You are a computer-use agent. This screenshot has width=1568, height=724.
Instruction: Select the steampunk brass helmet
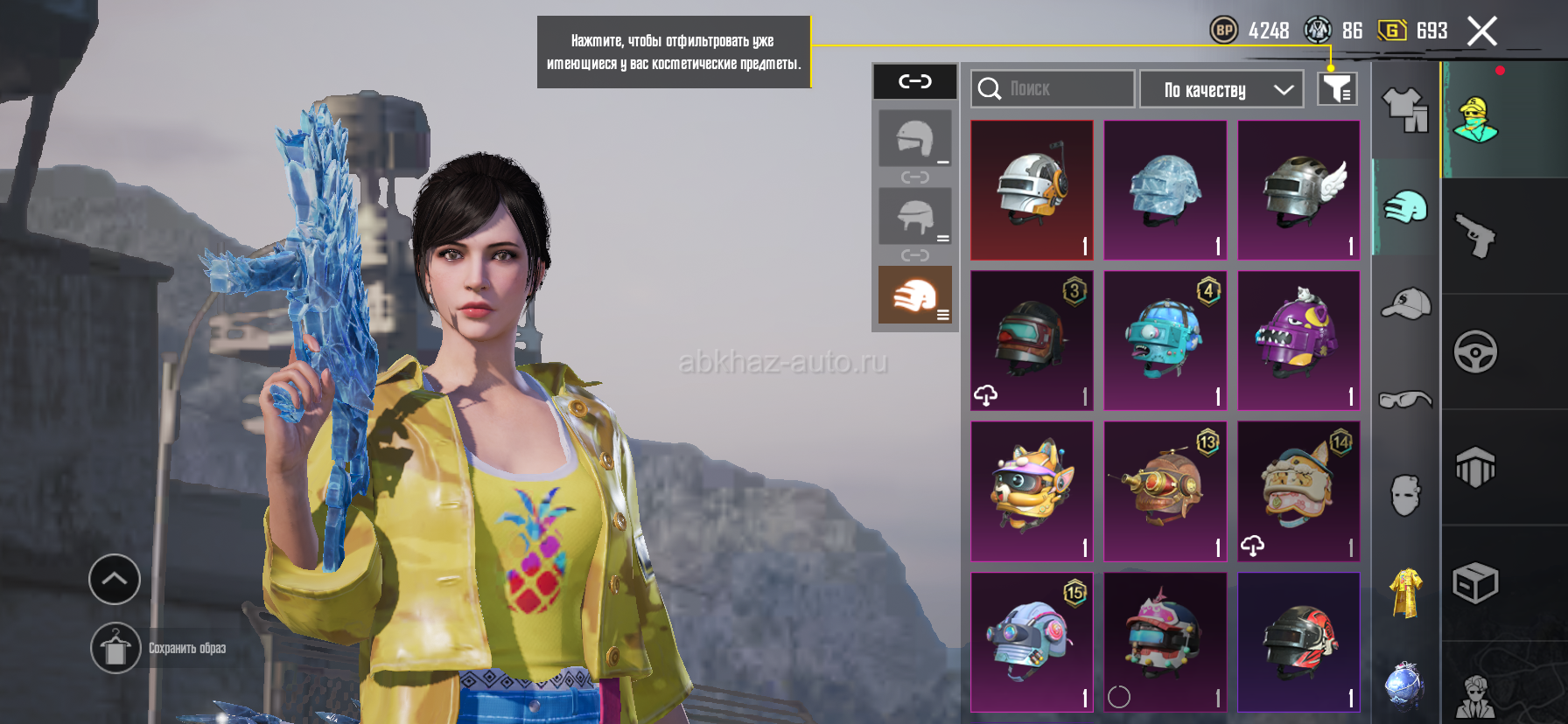coord(1165,491)
